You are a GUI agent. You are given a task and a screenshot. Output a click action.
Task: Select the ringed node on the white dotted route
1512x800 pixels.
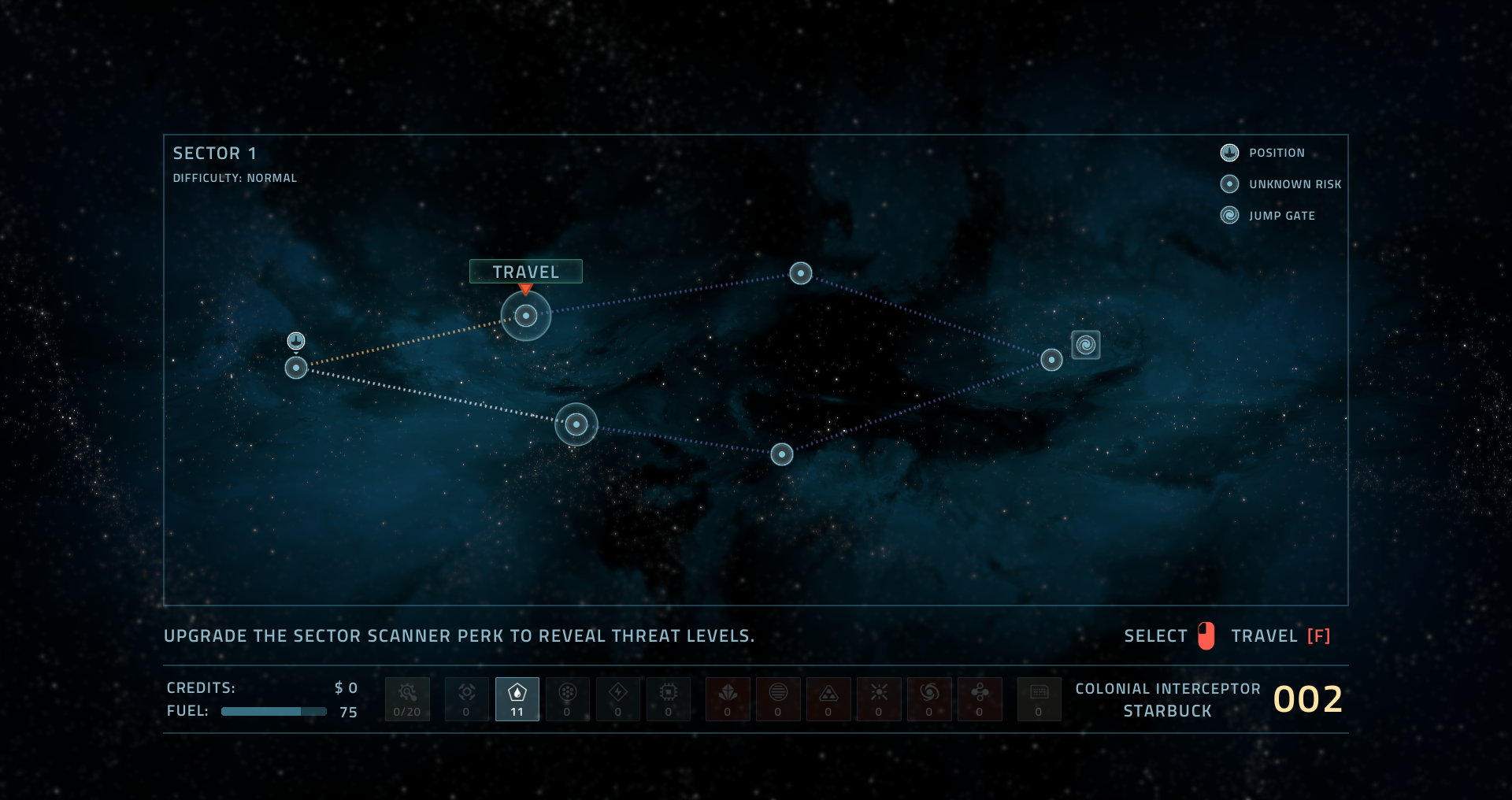[x=576, y=424]
